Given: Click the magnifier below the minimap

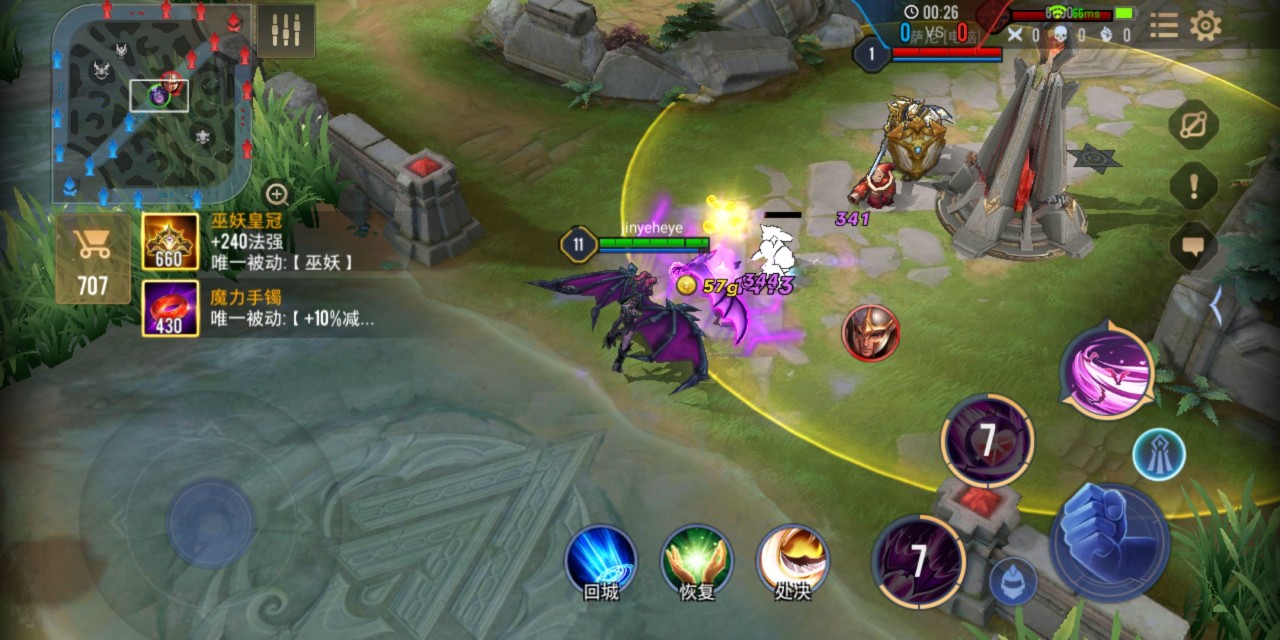Looking at the screenshot, I should (277, 194).
